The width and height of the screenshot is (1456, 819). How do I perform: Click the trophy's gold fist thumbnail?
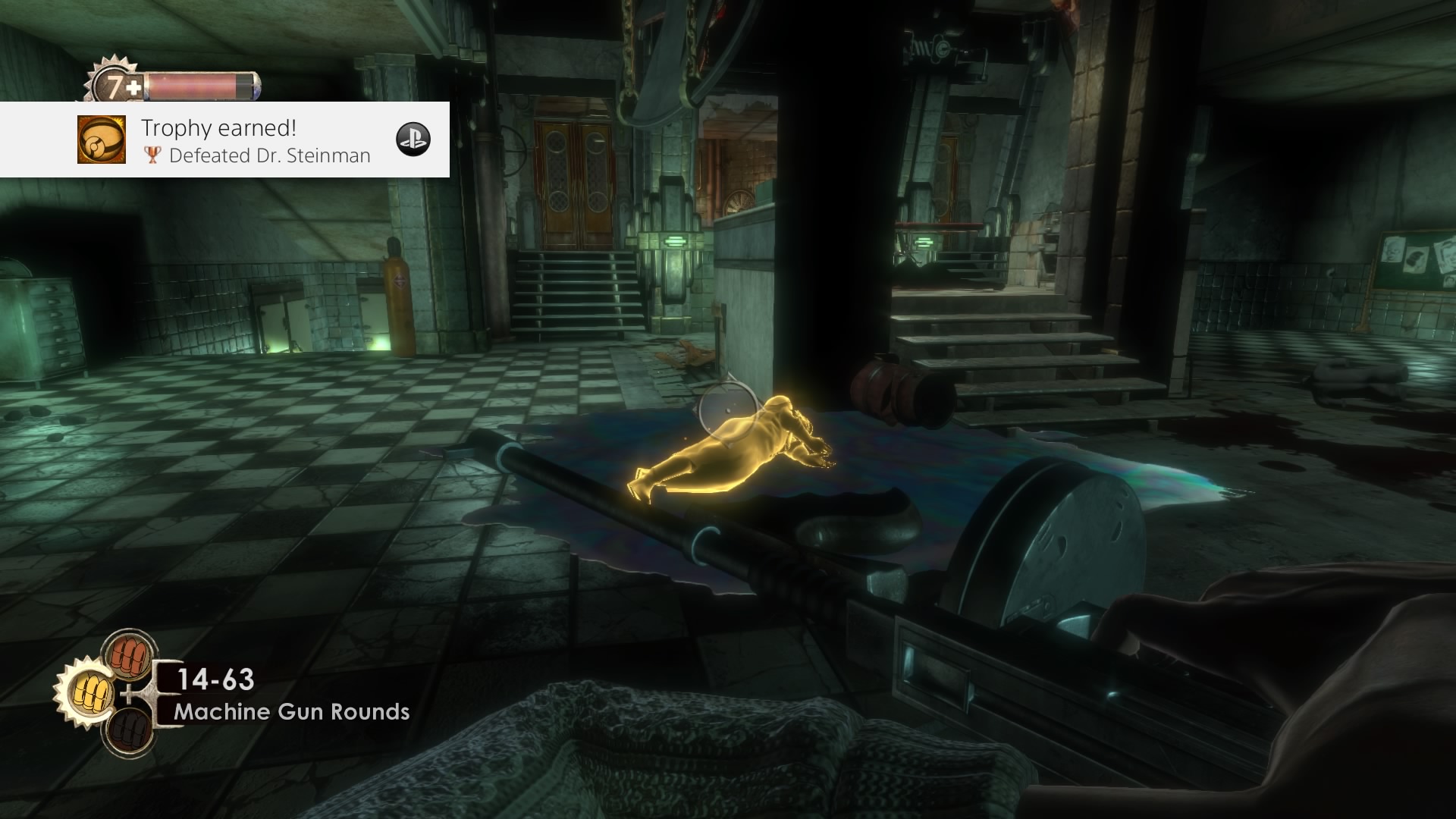point(101,140)
